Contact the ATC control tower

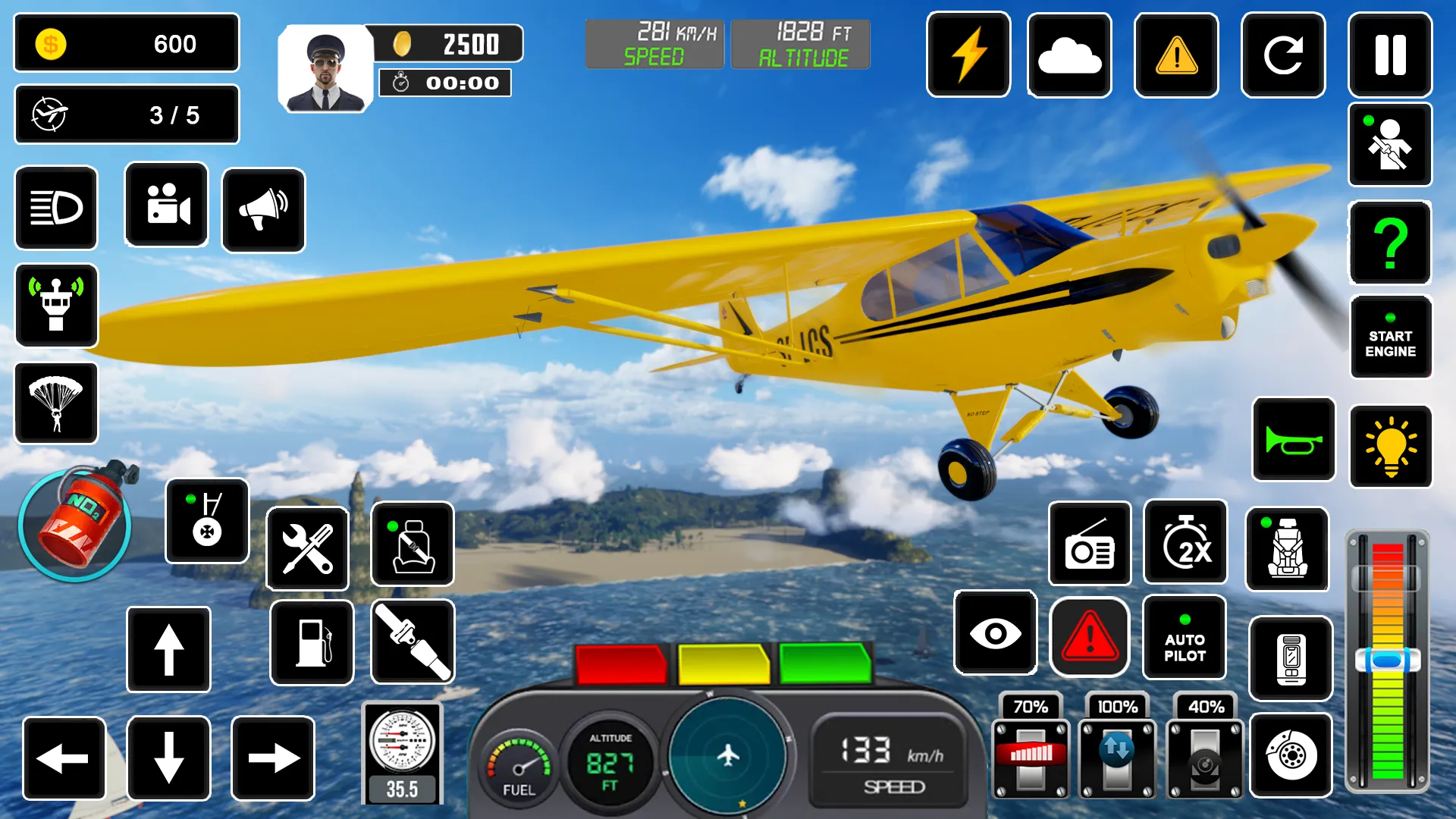[56, 306]
